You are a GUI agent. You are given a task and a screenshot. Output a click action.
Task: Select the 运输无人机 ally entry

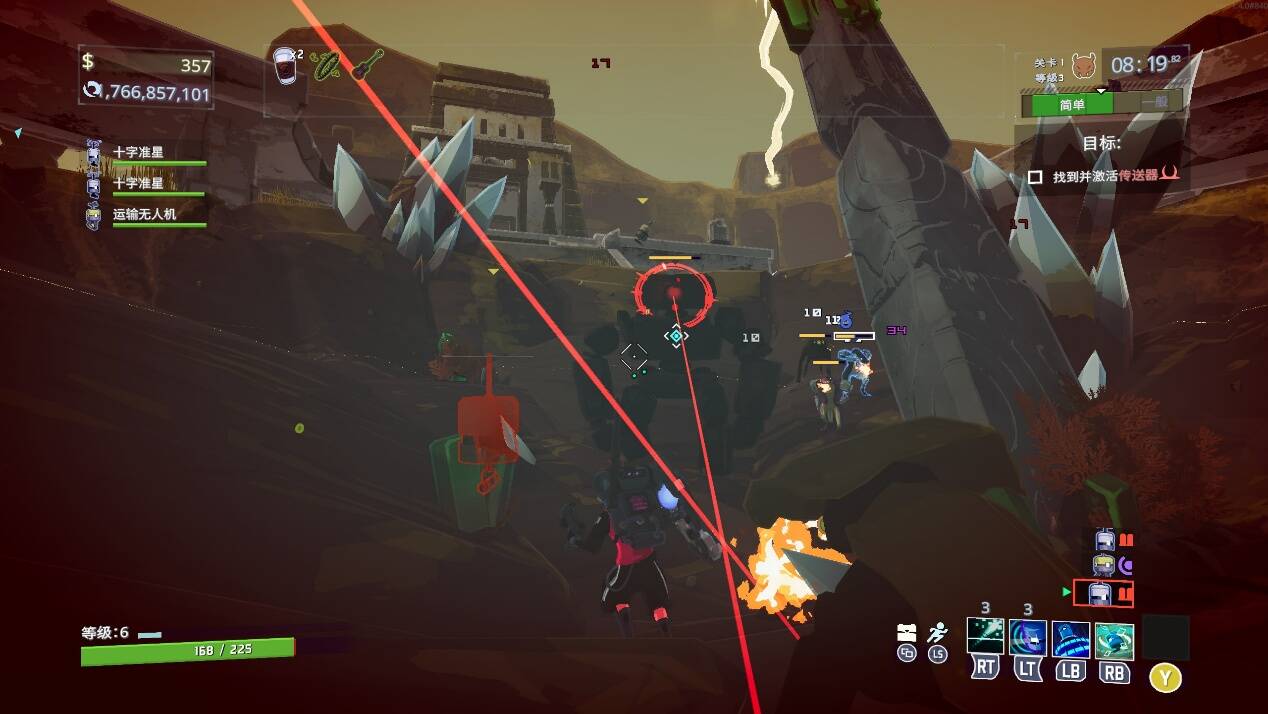point(145,215)
